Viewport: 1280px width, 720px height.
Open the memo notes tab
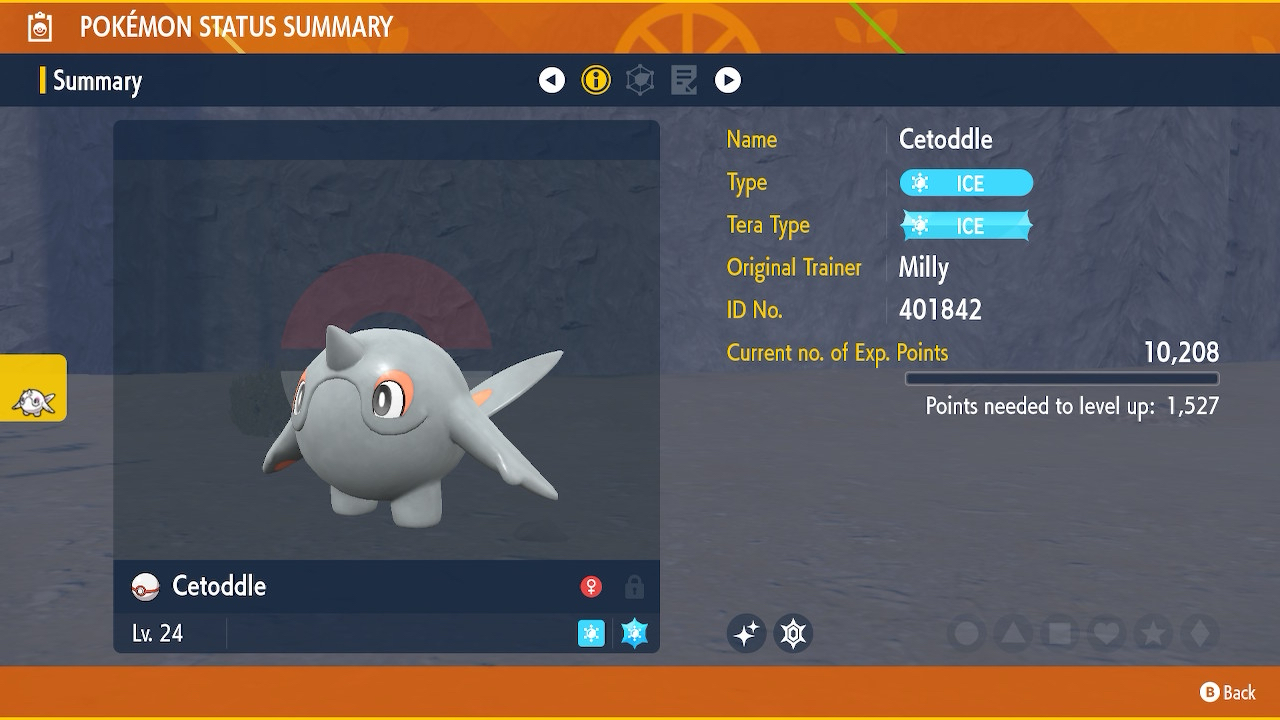point(684,80)
